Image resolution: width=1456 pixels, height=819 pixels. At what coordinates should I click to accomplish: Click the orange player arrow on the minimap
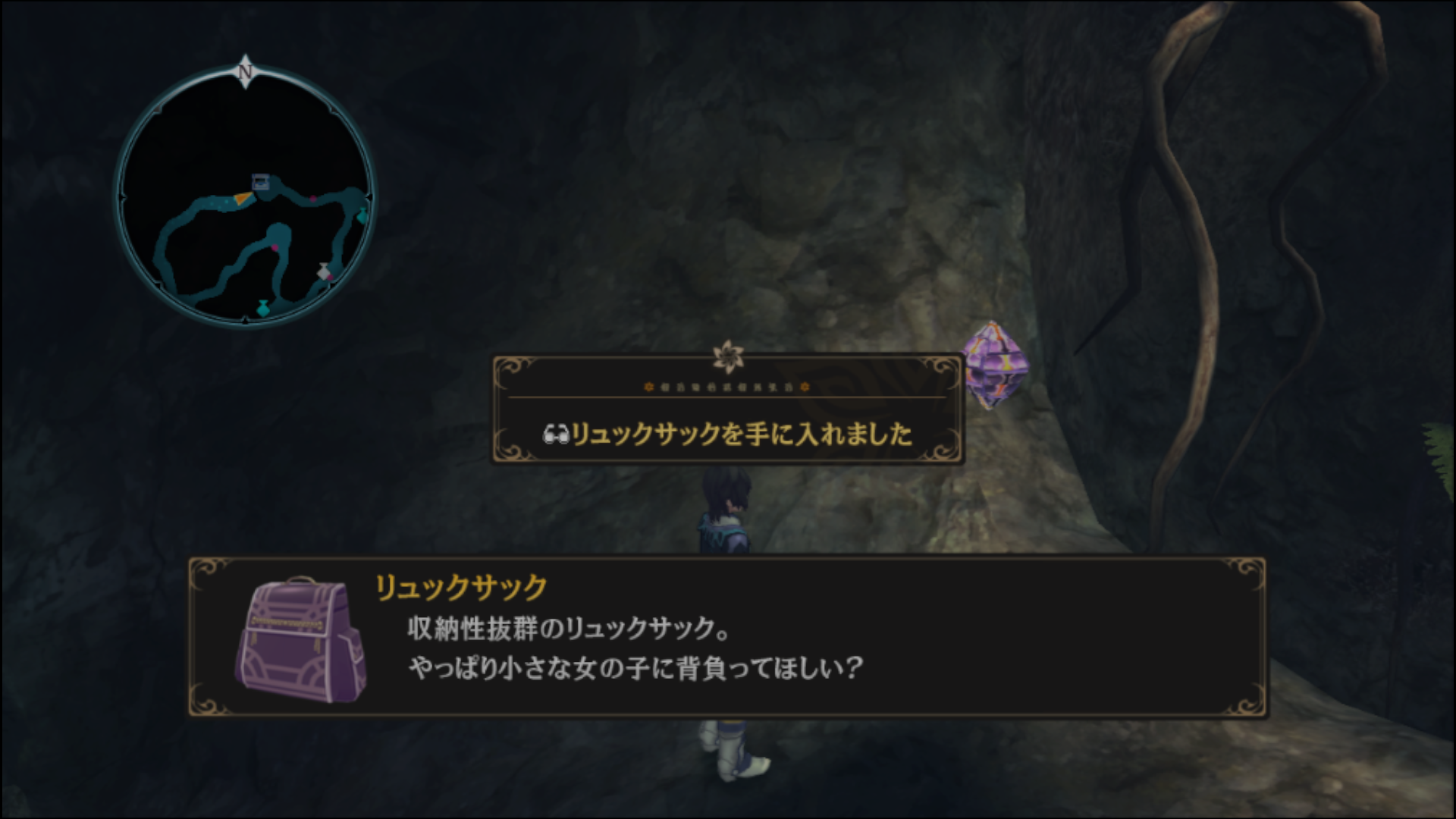coord(243,199)
